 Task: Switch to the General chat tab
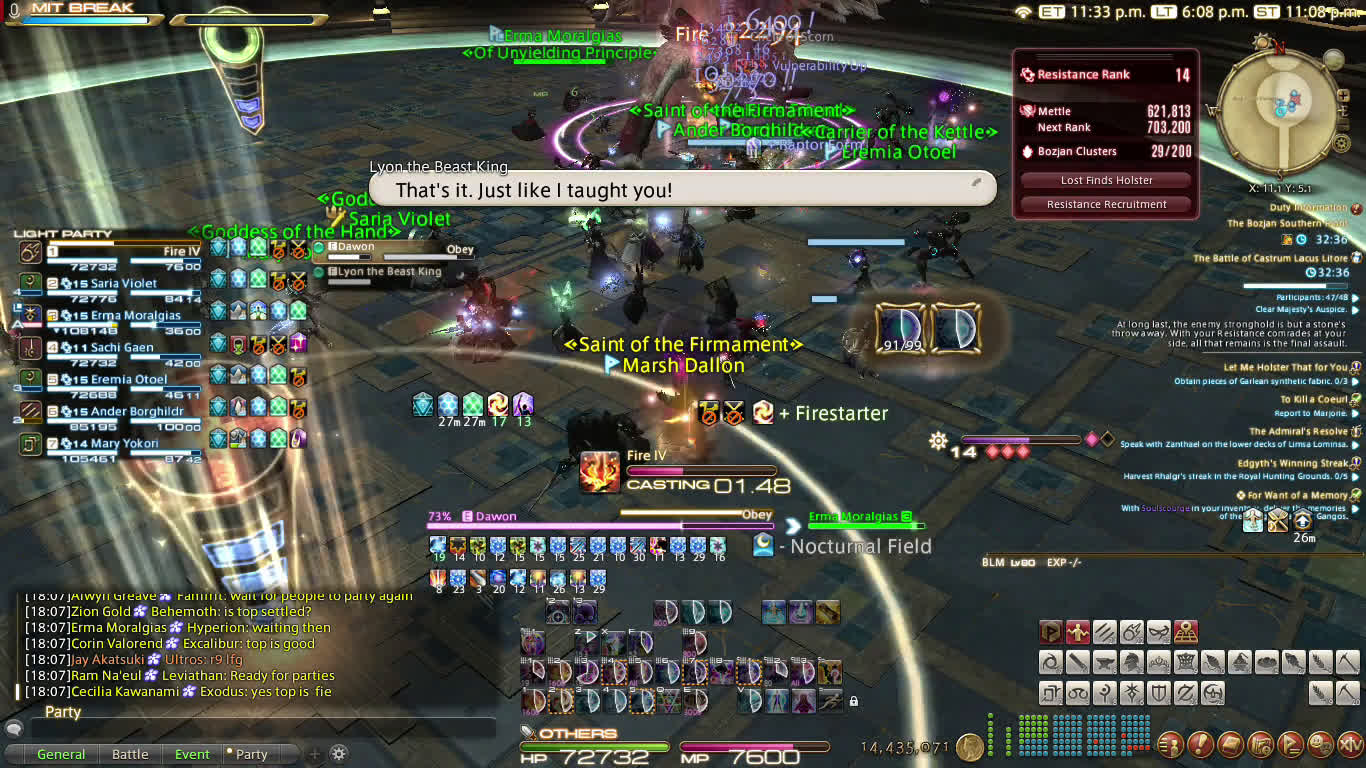pos(61,754)
